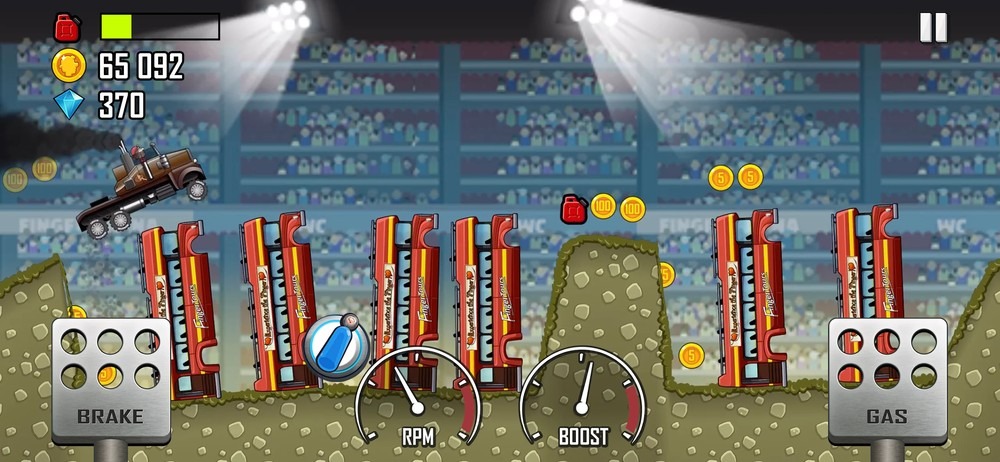
Task: Step on the BRAKE pedal
Action: [x=111, y=380]
